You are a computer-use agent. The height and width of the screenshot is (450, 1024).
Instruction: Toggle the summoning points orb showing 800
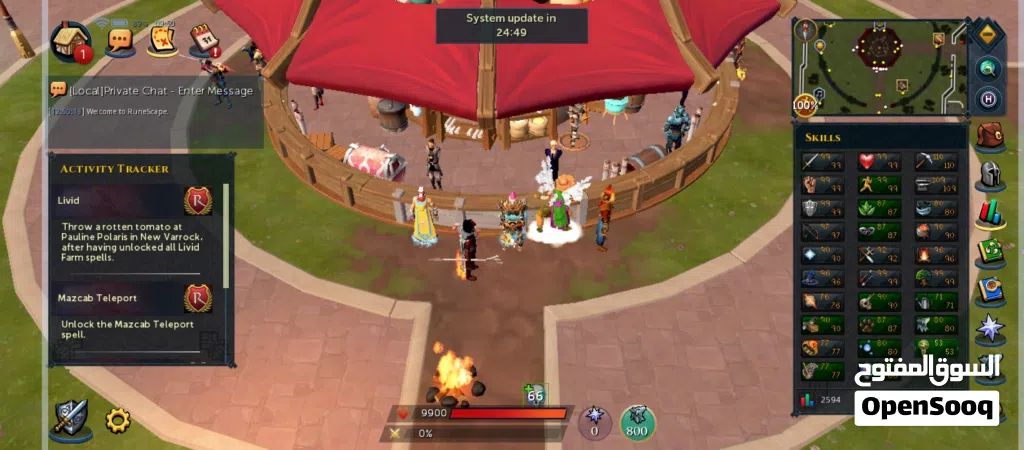point(637,422)
